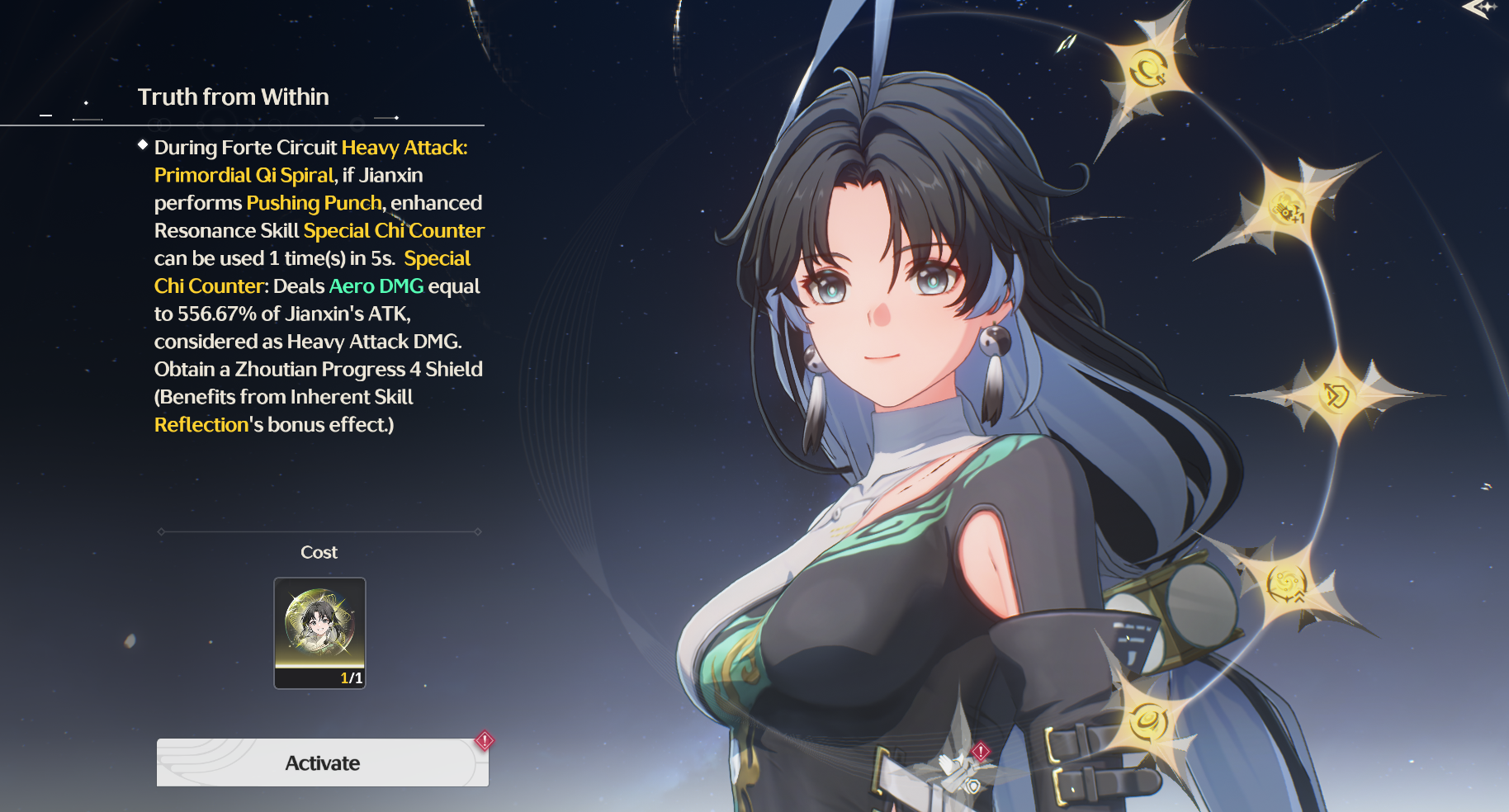The height and width of the screenshot is (812, 1509).
Task: Select the star node with the +1 gear icon
Action: click(x=1286, y=208)
